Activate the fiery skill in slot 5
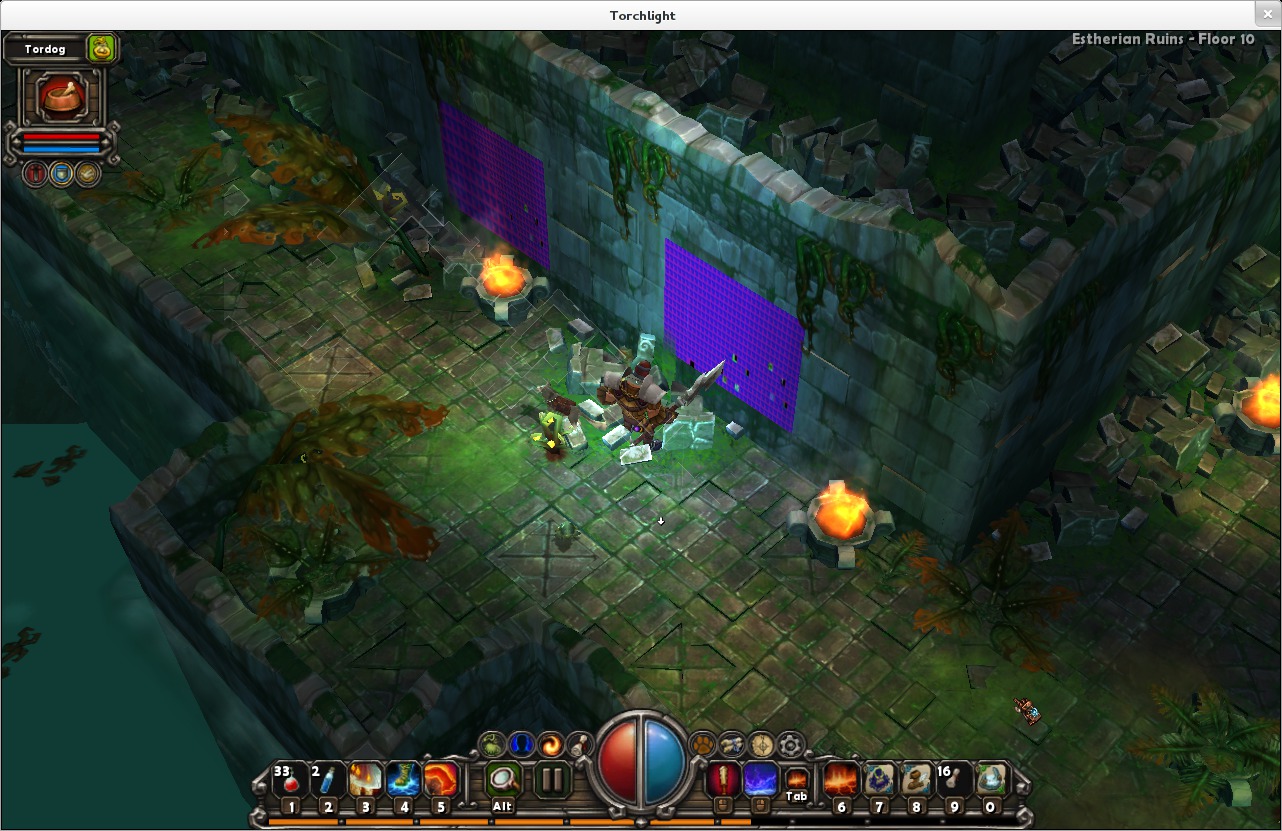The height and width of the screenshot is (831, 1282). click(x=441, y=780)
